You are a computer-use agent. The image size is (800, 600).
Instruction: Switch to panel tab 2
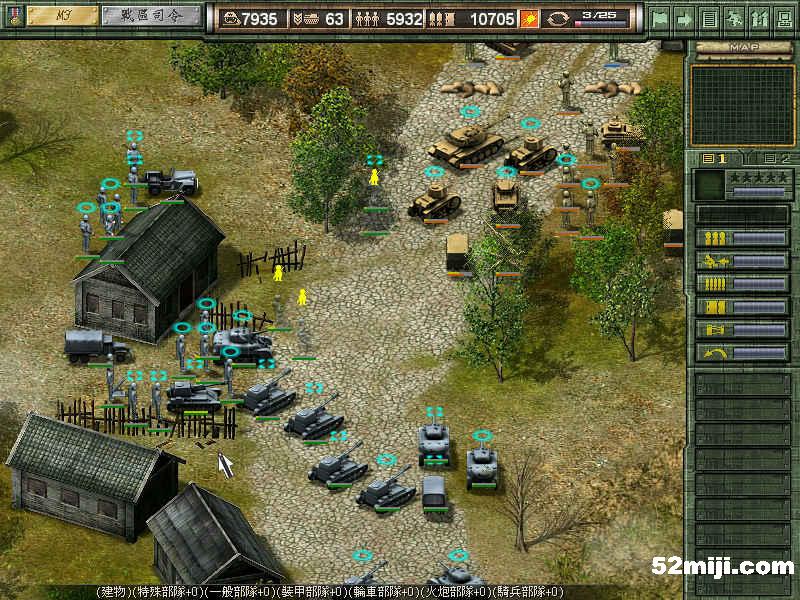click(776, 158)
